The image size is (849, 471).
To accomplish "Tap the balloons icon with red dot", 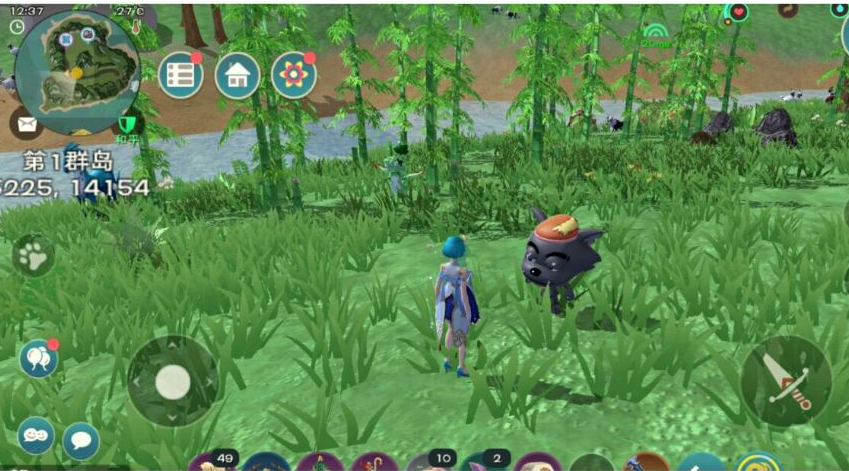I will click(x=37, y=359).
